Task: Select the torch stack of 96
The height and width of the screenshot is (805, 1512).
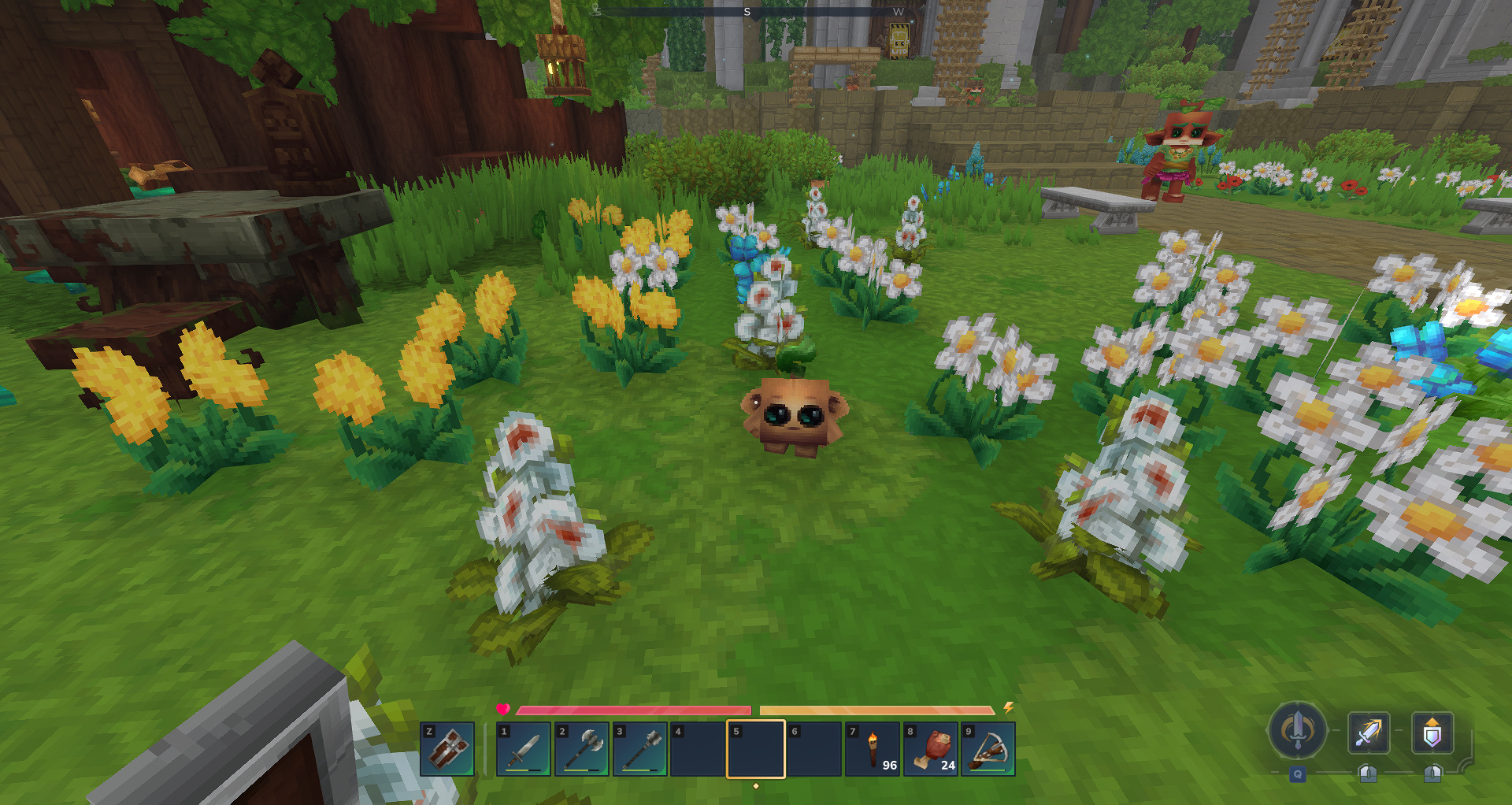Action: pyautogui.click(x=872, y=749)
